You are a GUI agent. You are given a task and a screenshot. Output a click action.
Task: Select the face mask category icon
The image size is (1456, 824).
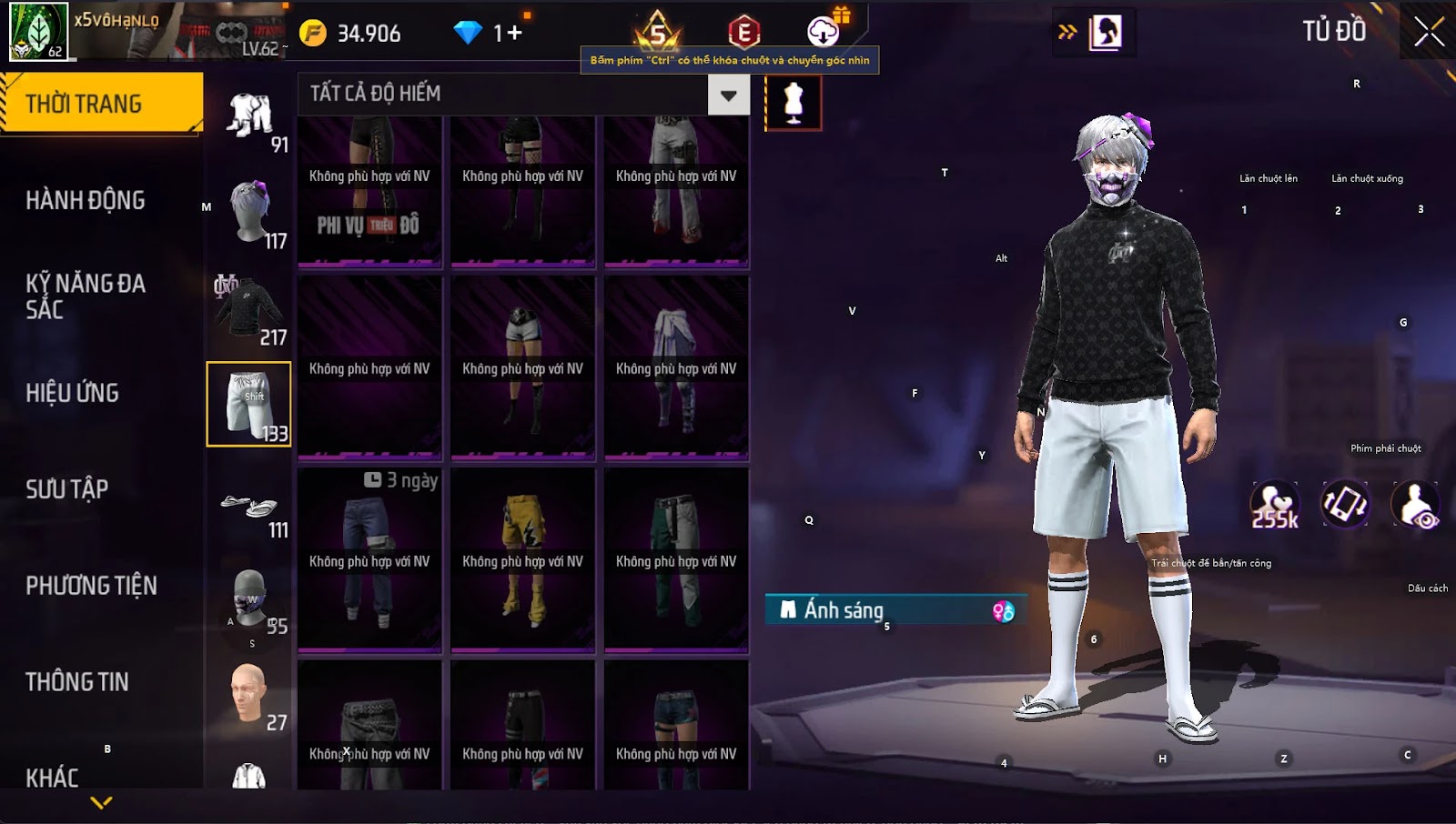249,598
